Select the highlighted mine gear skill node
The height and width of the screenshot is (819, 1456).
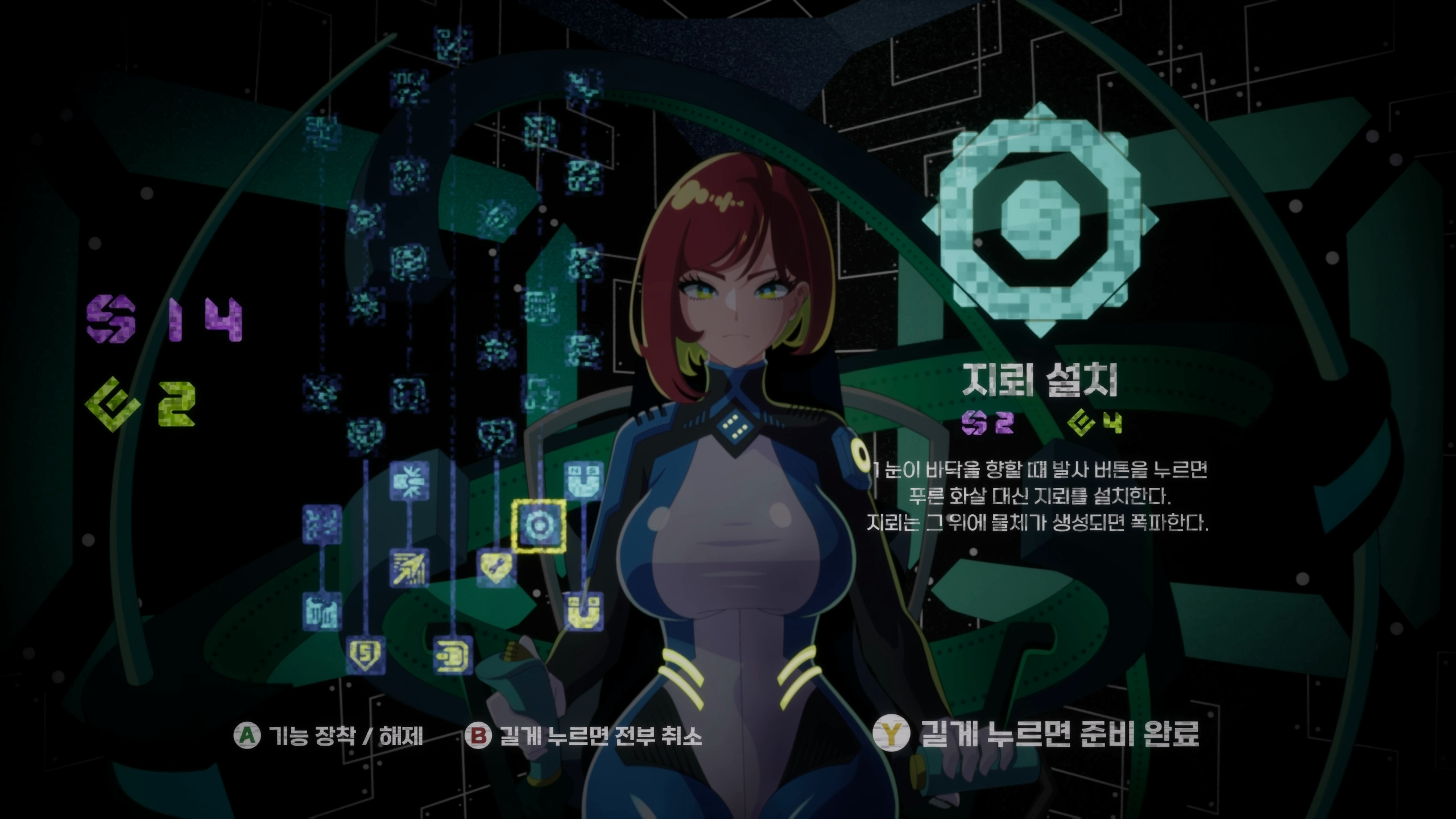(x=540, y=526)
